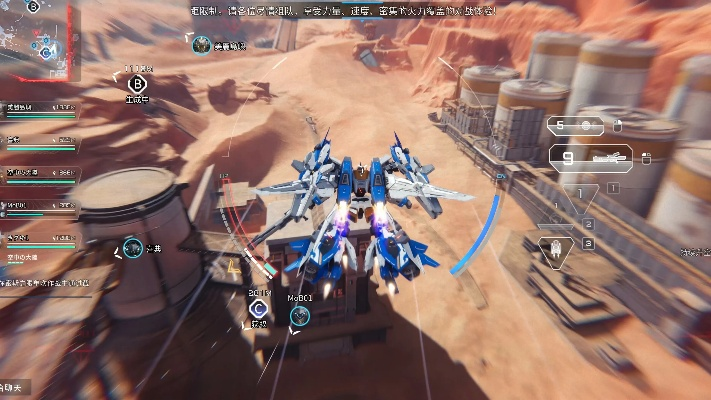Activate the triangular skill slot numbered 1

[x=581, y=195]
